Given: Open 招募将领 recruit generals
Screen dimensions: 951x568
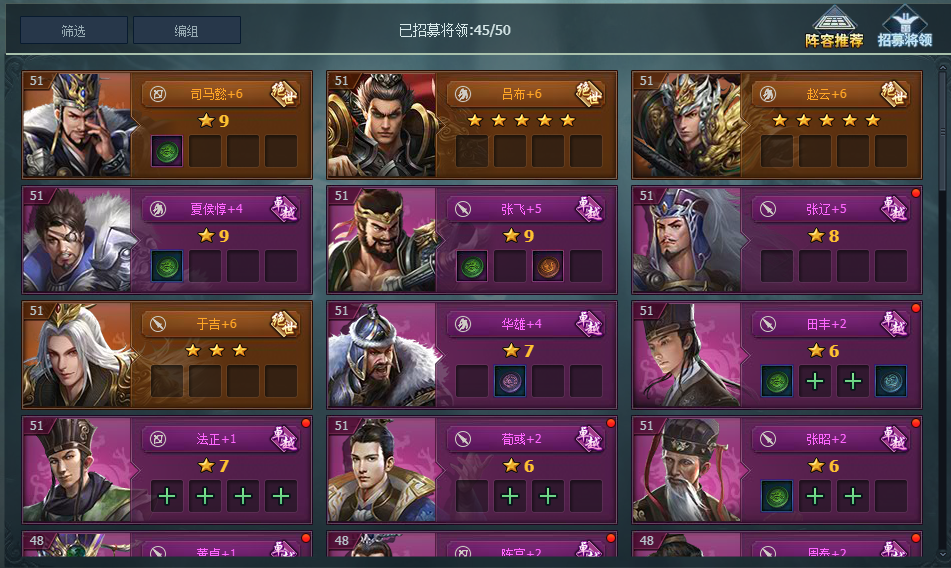Looking at the screenshot, I should [905, 27].
